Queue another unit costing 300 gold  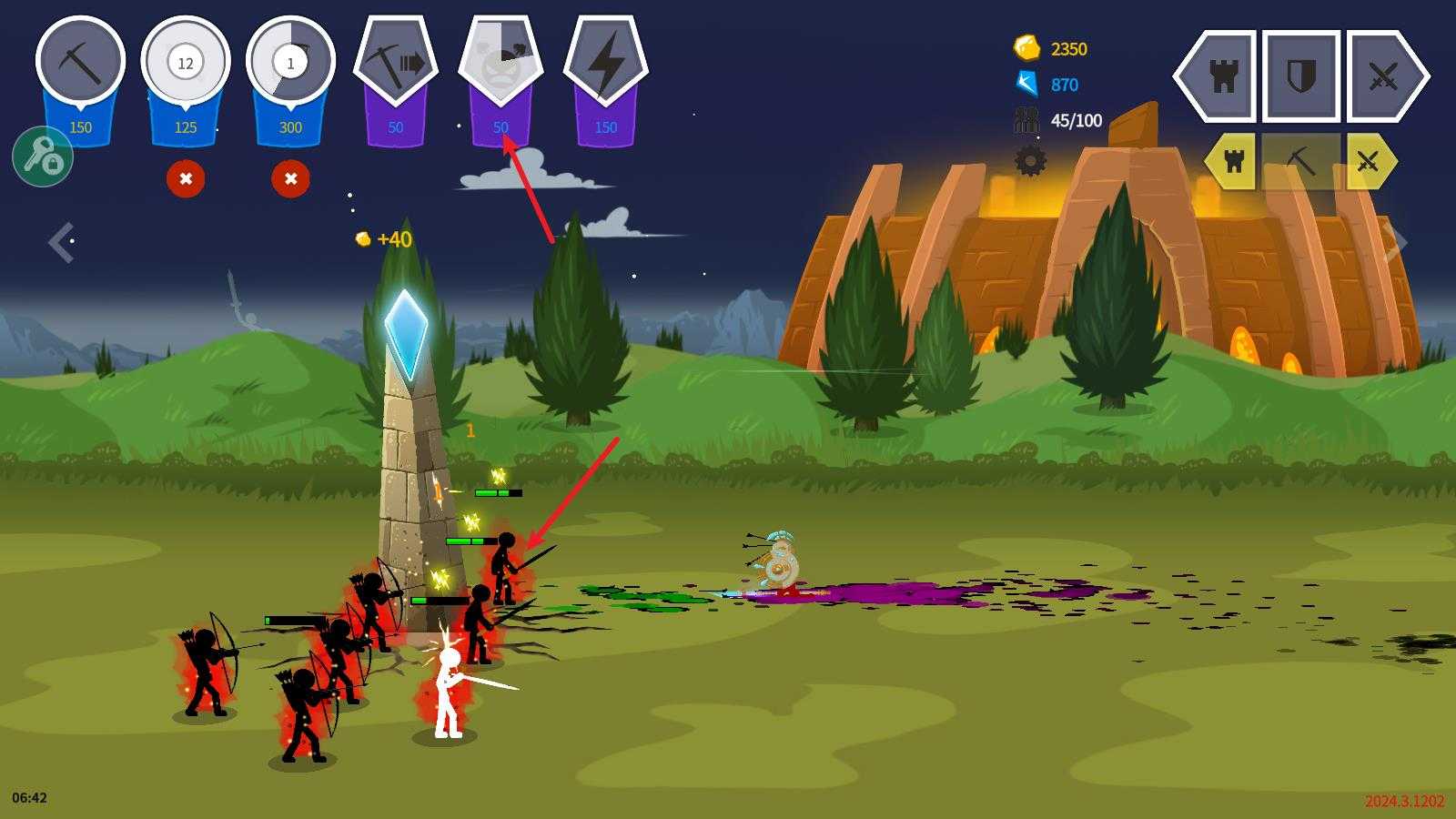coord(290,62)
